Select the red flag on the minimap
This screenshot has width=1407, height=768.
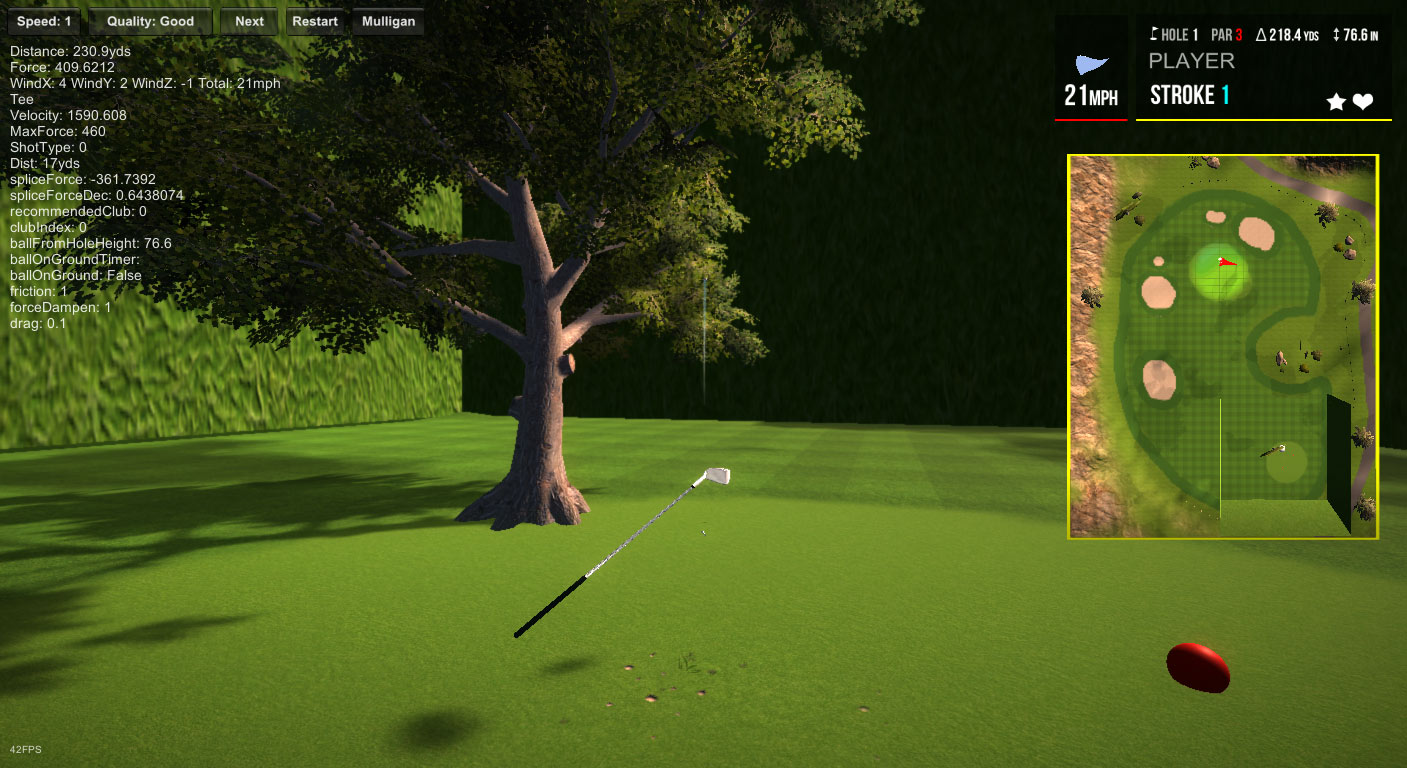click(1227, 263)
